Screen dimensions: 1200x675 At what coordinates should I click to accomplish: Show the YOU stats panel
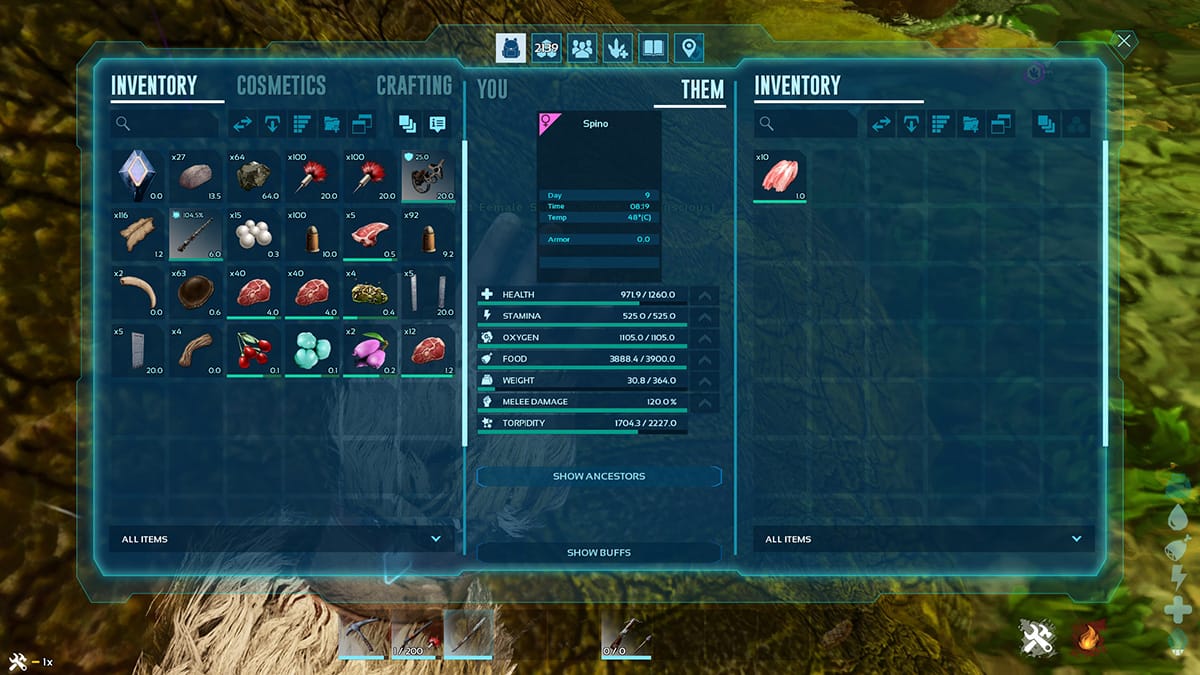[492, 89]
